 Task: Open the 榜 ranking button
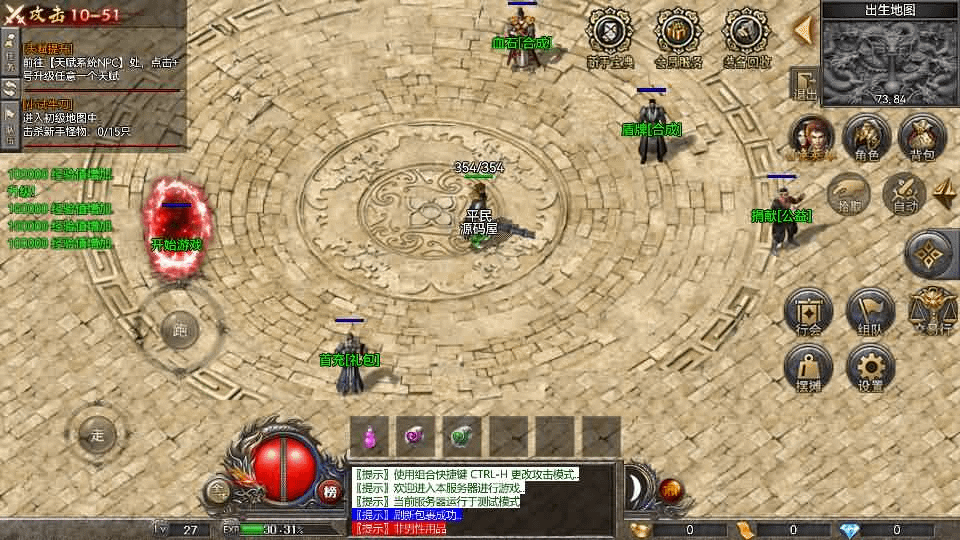coord(330,490)
